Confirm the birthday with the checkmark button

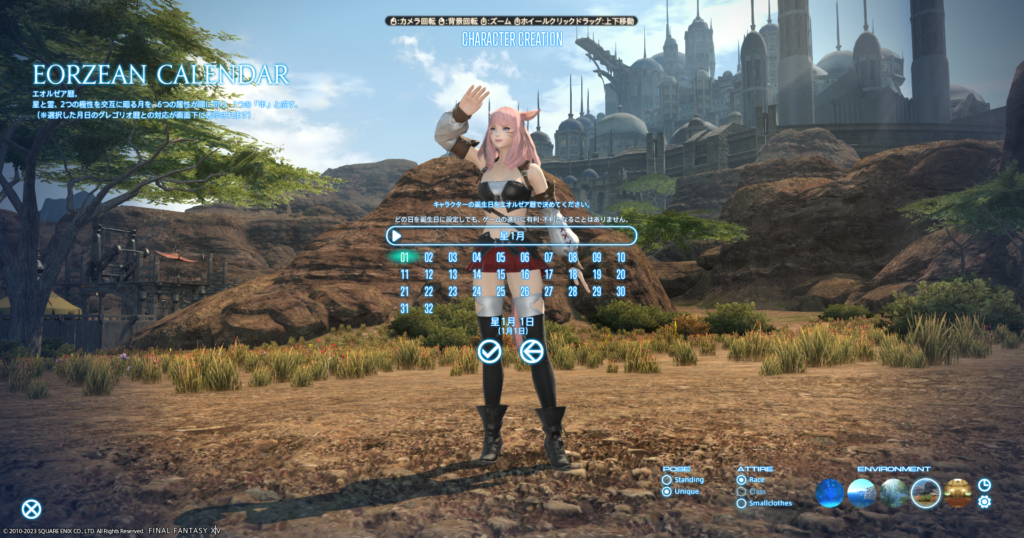pyautogui.click(x=489, y=351)
